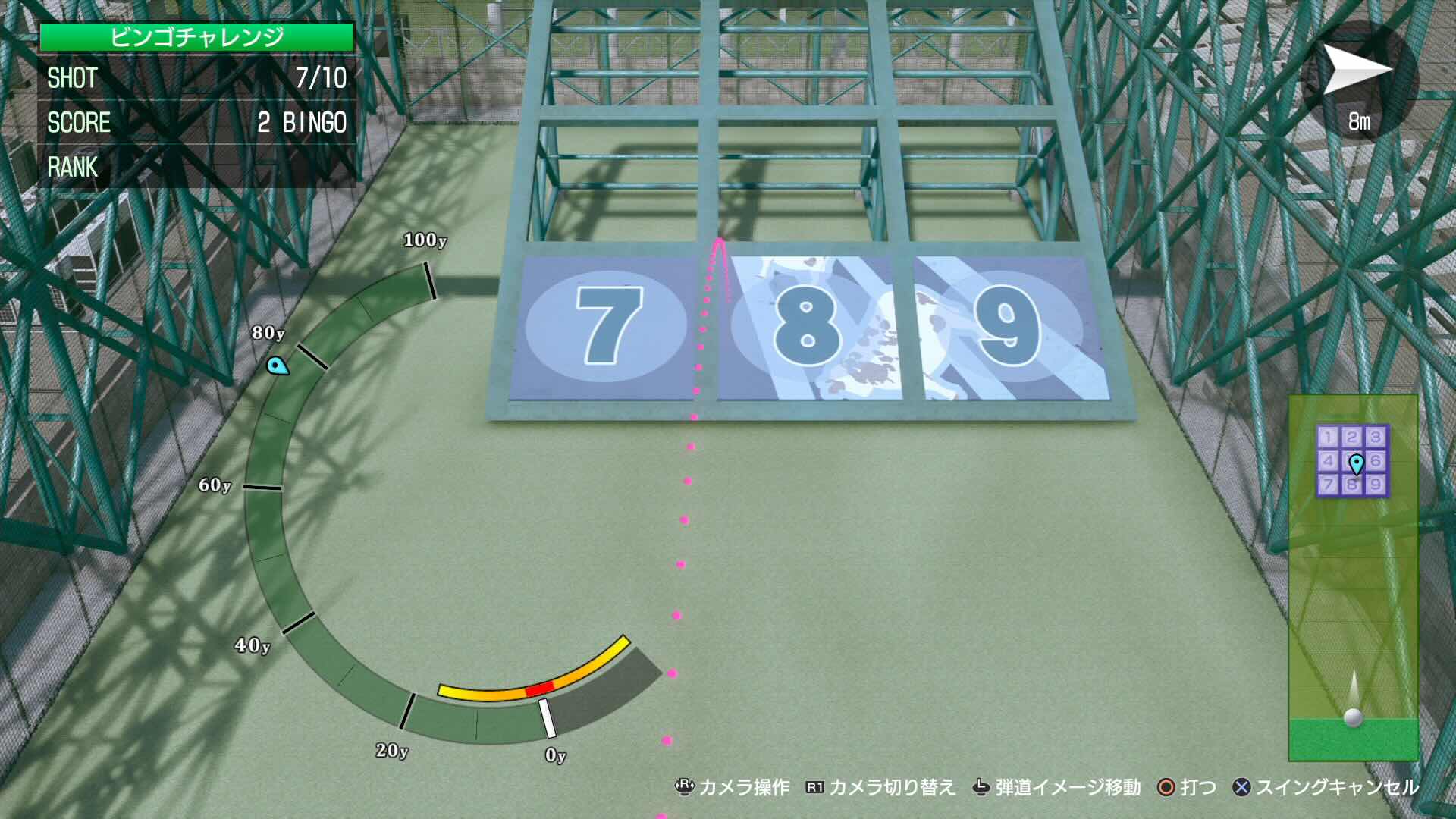Select the ビンゴチャレンジ title banner
This screenshot has width=1456, height=819.
click(199, 34)
